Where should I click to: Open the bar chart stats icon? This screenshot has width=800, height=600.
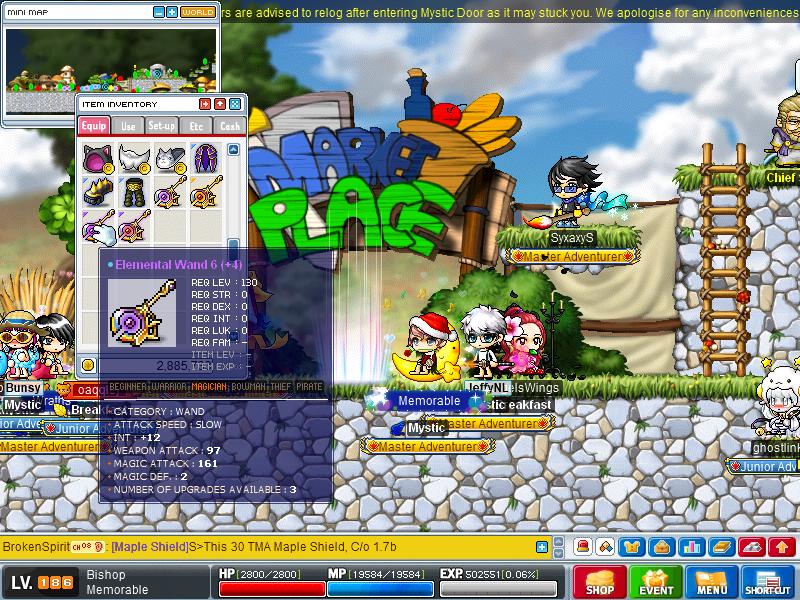pos(692,547)
